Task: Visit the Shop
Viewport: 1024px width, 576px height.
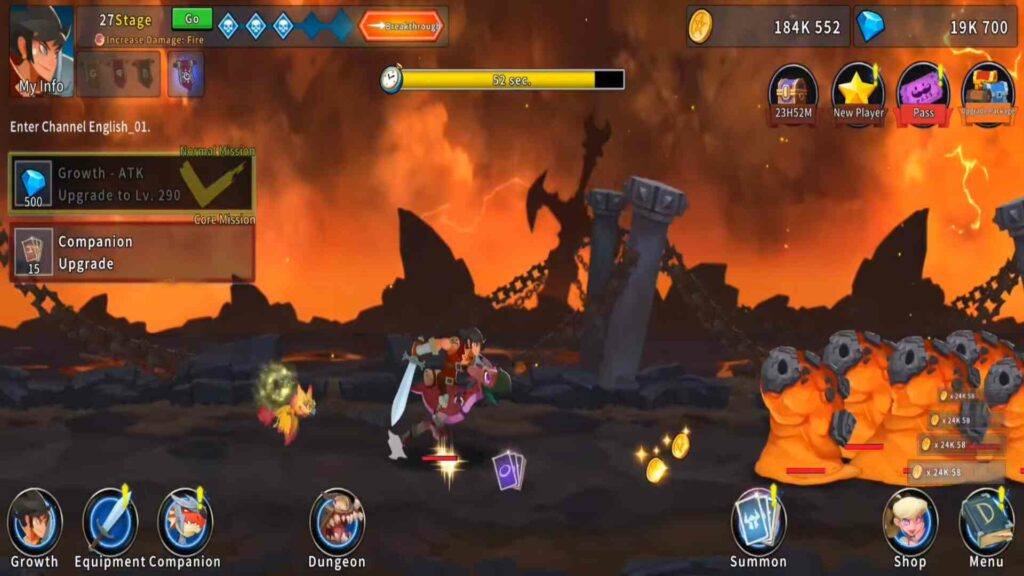Action: [910, 527]
